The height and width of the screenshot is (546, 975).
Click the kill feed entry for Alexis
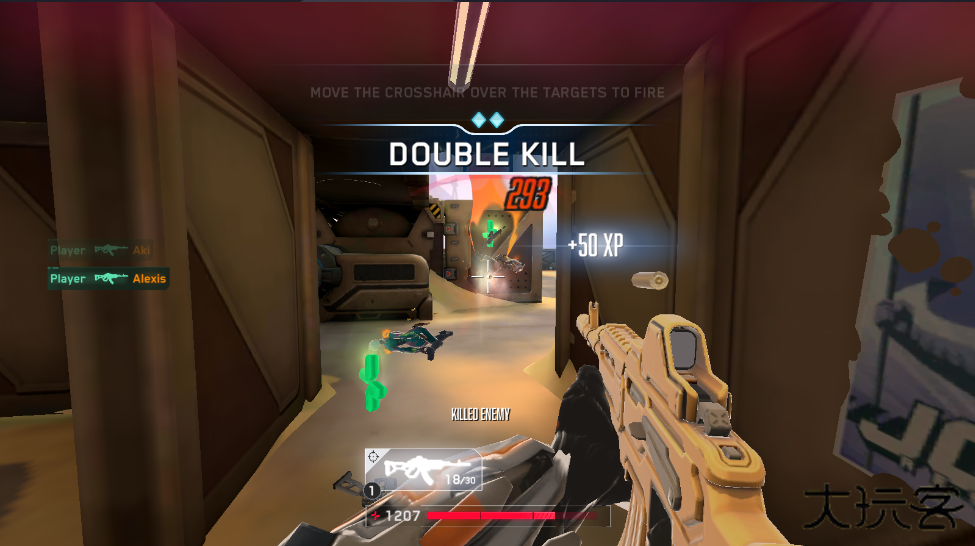coord(108,279)
